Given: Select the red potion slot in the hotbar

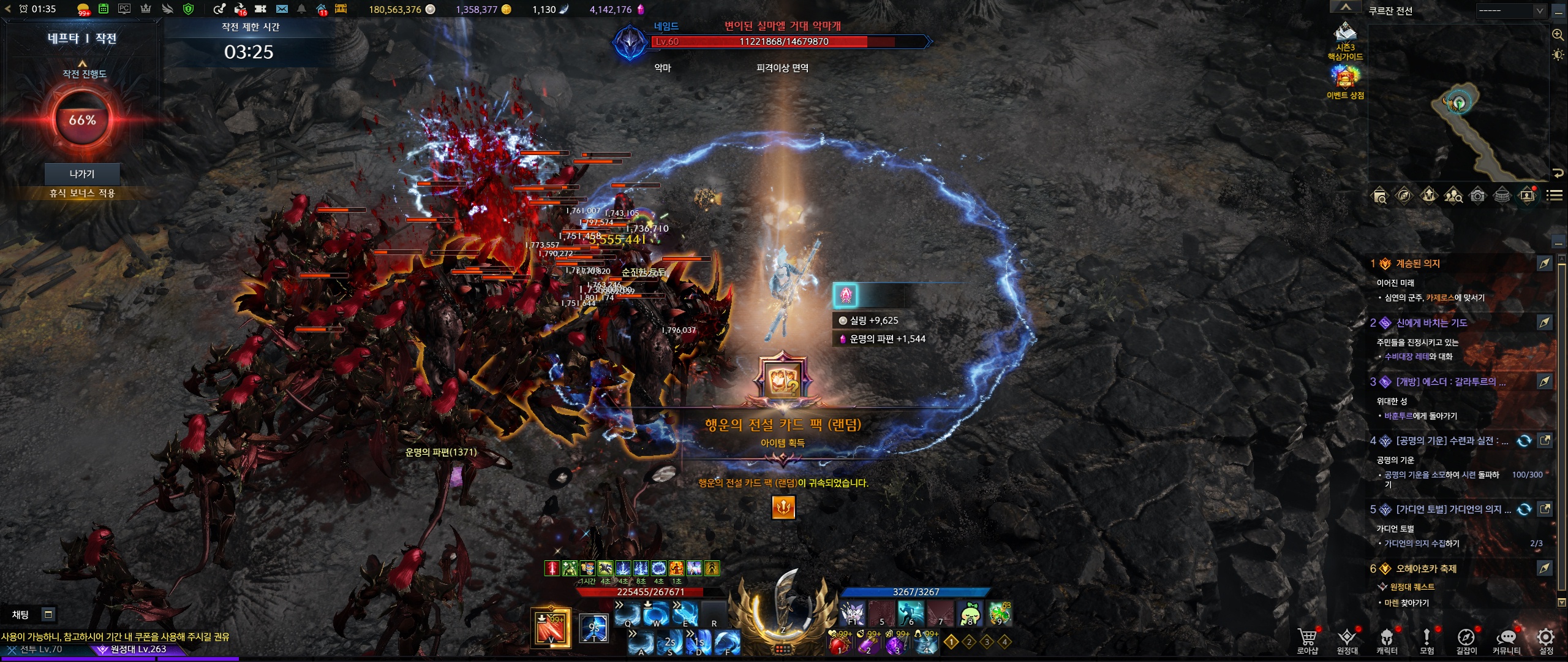Looking at the screenshot, I should click(x=839, y=644).
